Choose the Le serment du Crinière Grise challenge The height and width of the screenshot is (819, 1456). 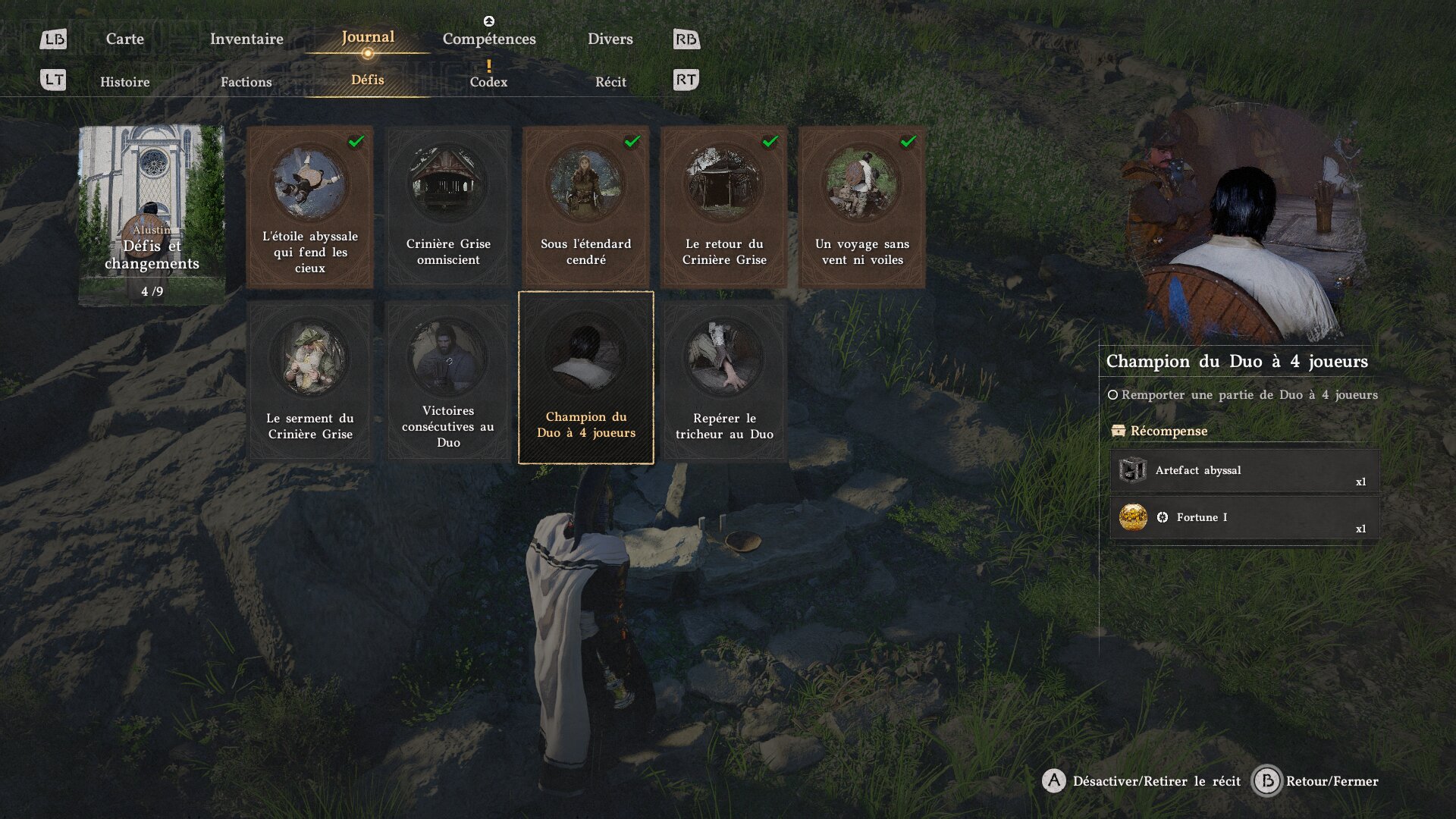click(309, 381)
